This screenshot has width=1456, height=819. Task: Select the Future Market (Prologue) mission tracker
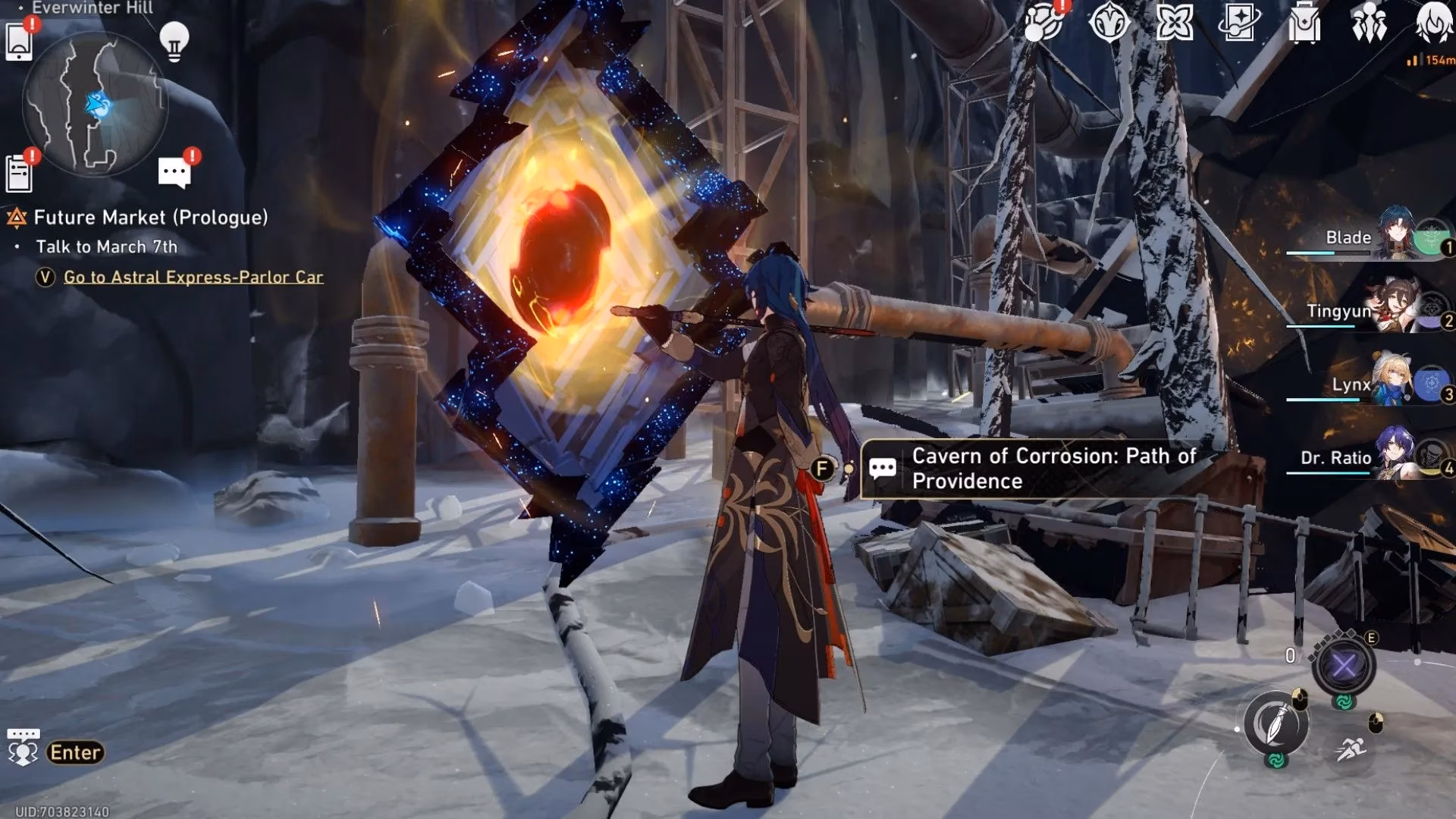[150, 218]
